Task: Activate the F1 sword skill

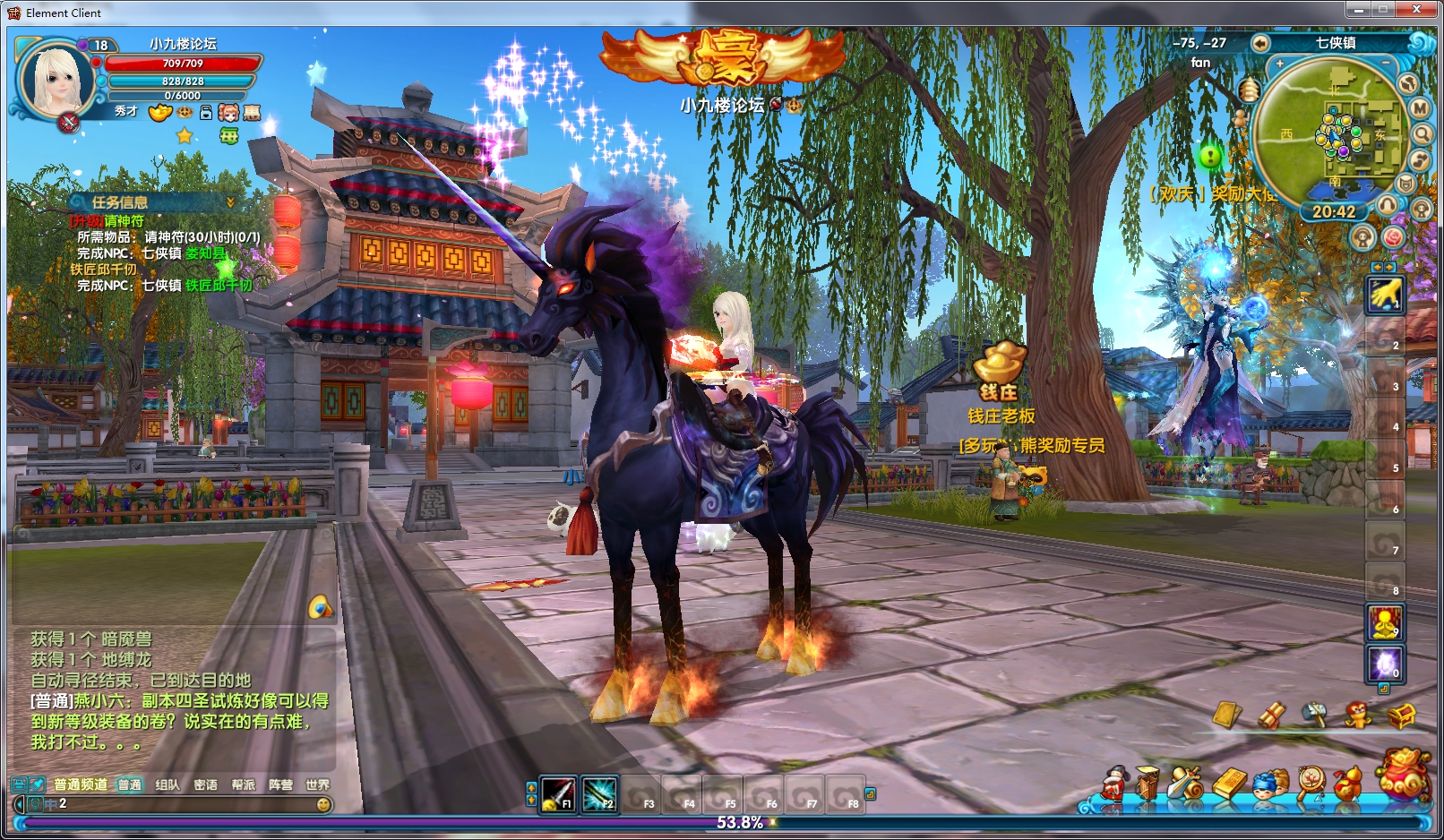Action: tap(558, 793)
